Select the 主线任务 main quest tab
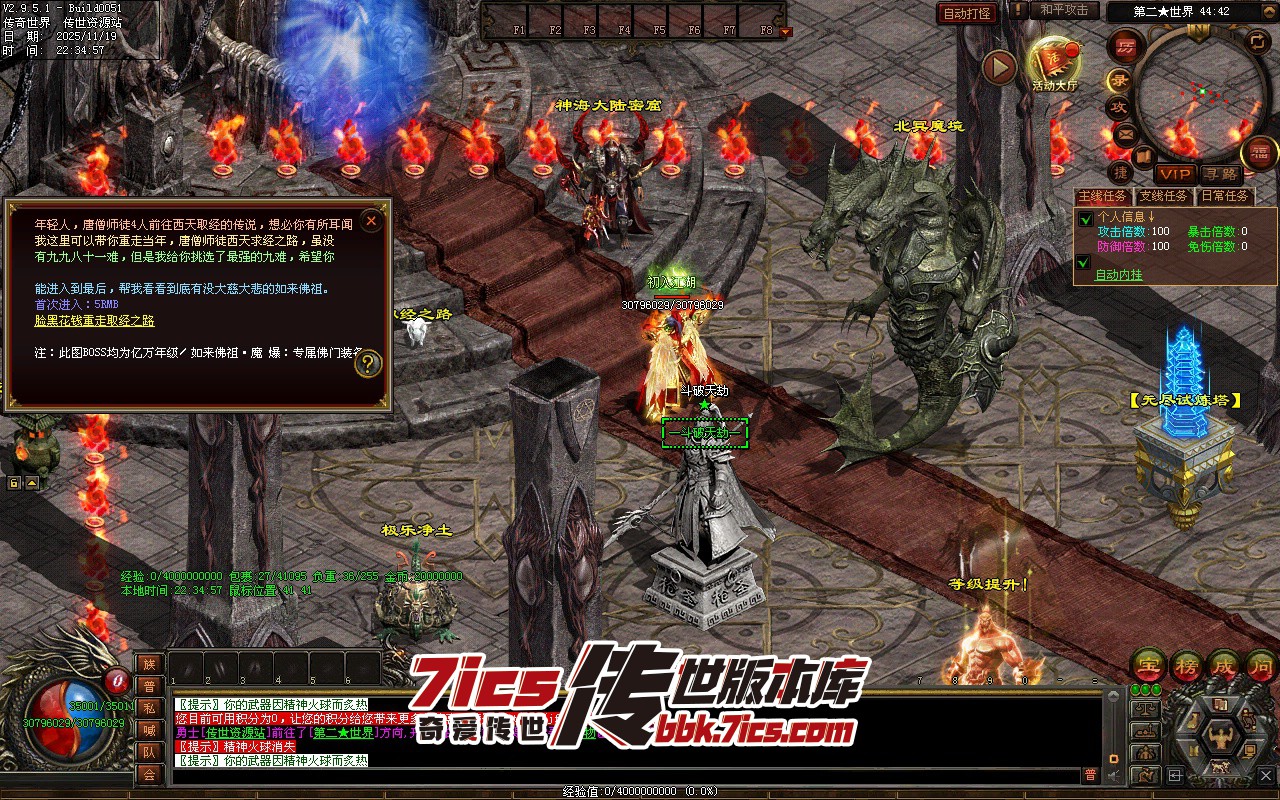Screen dimensions: 1280x800 [x=1102, y=196]
